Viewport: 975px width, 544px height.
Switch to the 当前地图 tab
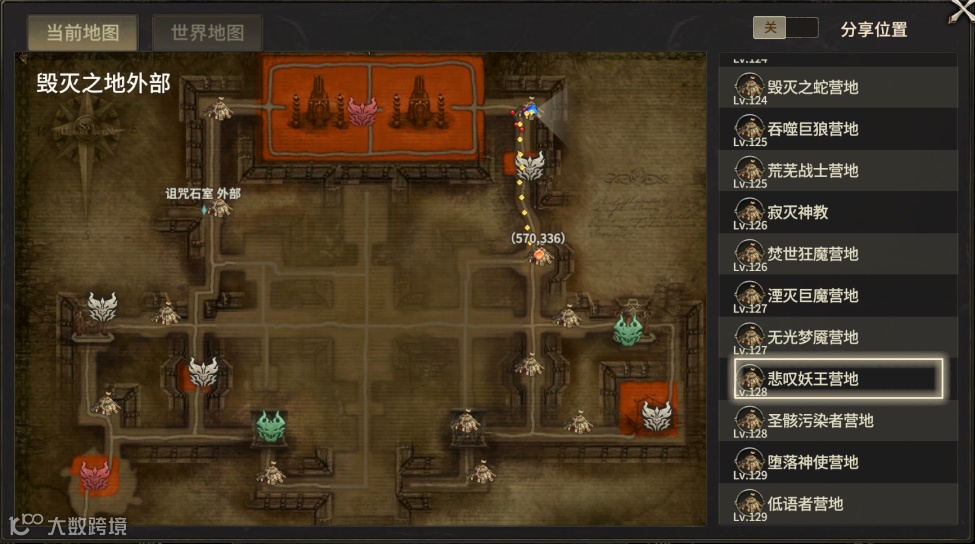(83, 32)
